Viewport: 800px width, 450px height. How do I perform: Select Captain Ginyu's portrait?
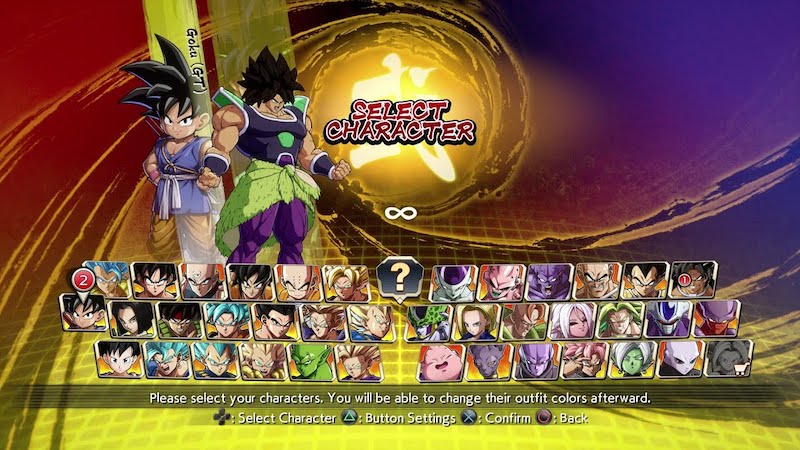[549, 283]
